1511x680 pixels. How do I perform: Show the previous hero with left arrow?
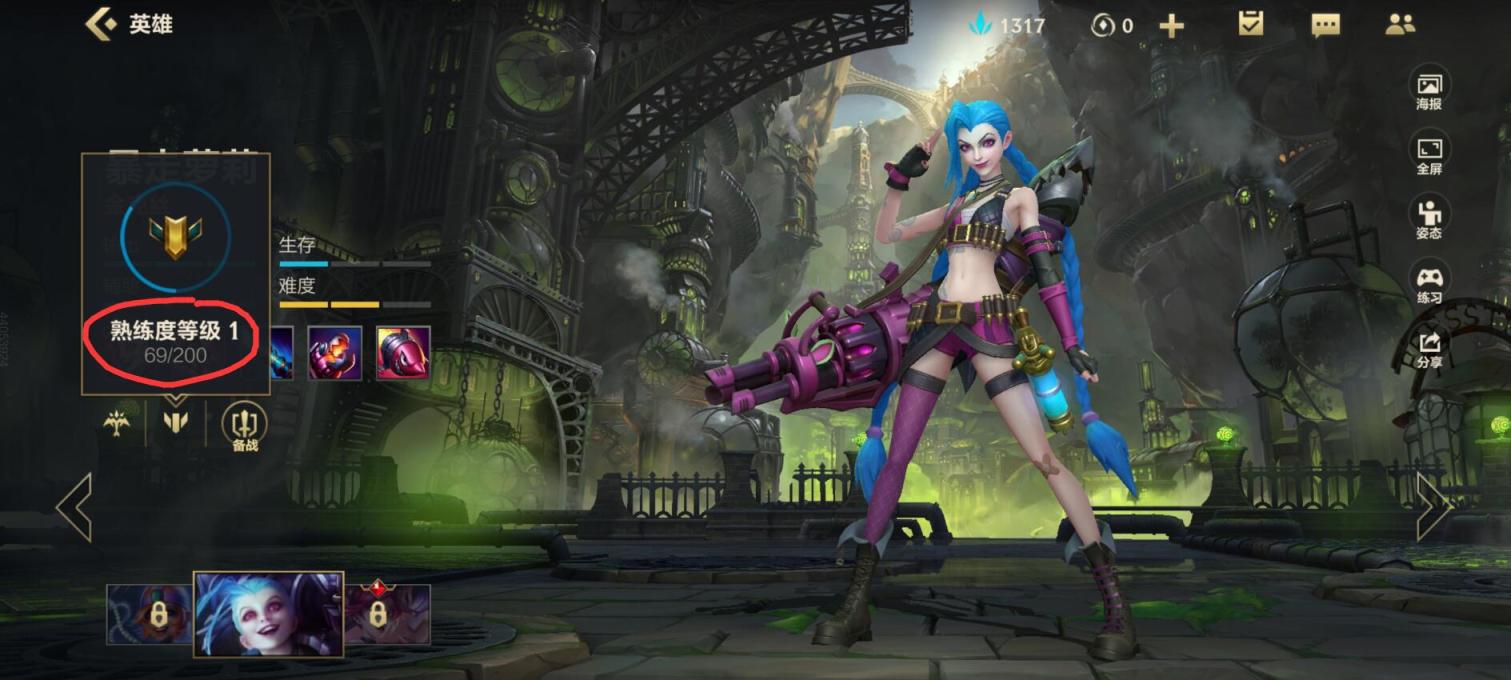74,507
